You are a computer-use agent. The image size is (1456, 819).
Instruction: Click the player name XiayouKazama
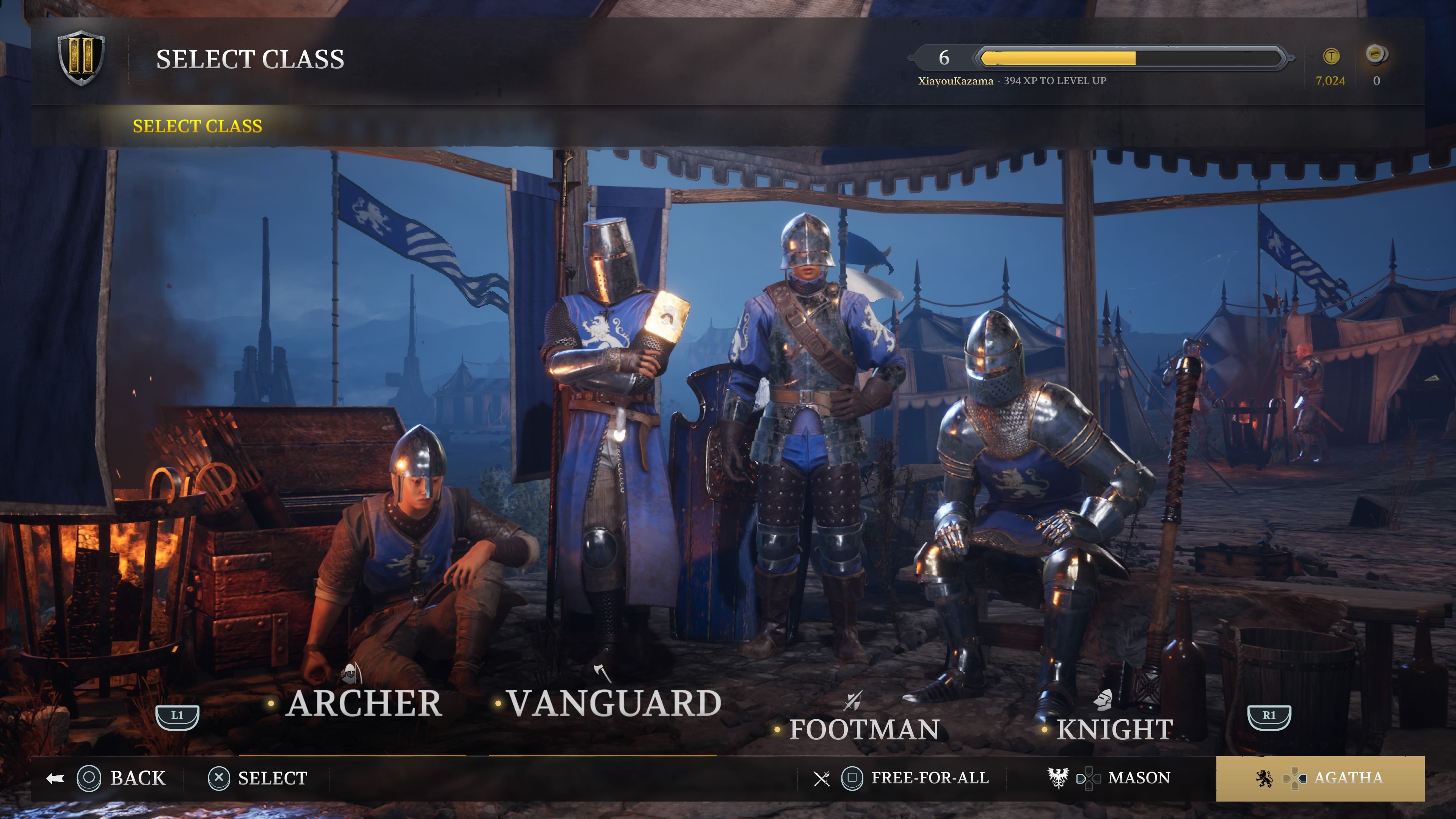(x=956, y=81)
